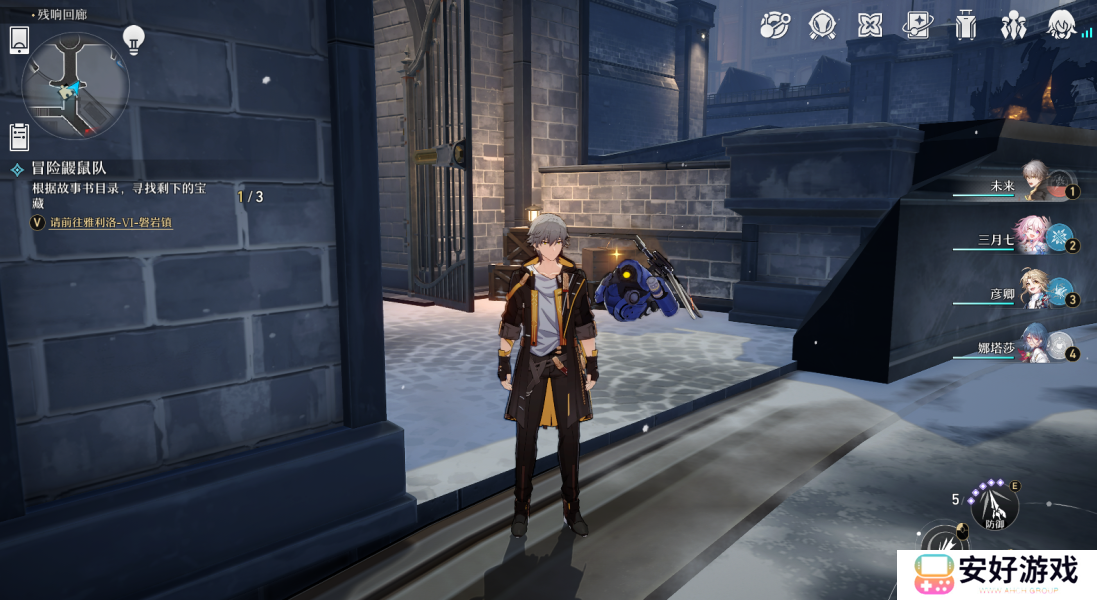Viewport: 1097px width, 600px height.
Task: Click the 安好游戏 watermark logo
Action: tap(996, 574)
